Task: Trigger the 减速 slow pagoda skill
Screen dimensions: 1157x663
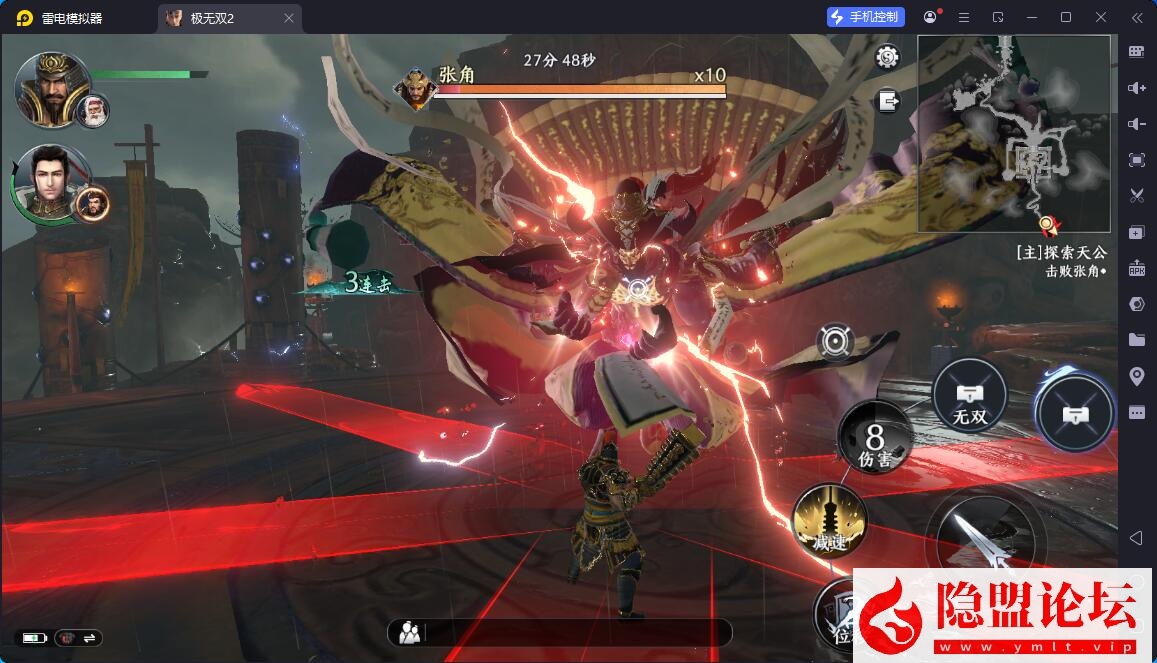Action: pos(829,521)
